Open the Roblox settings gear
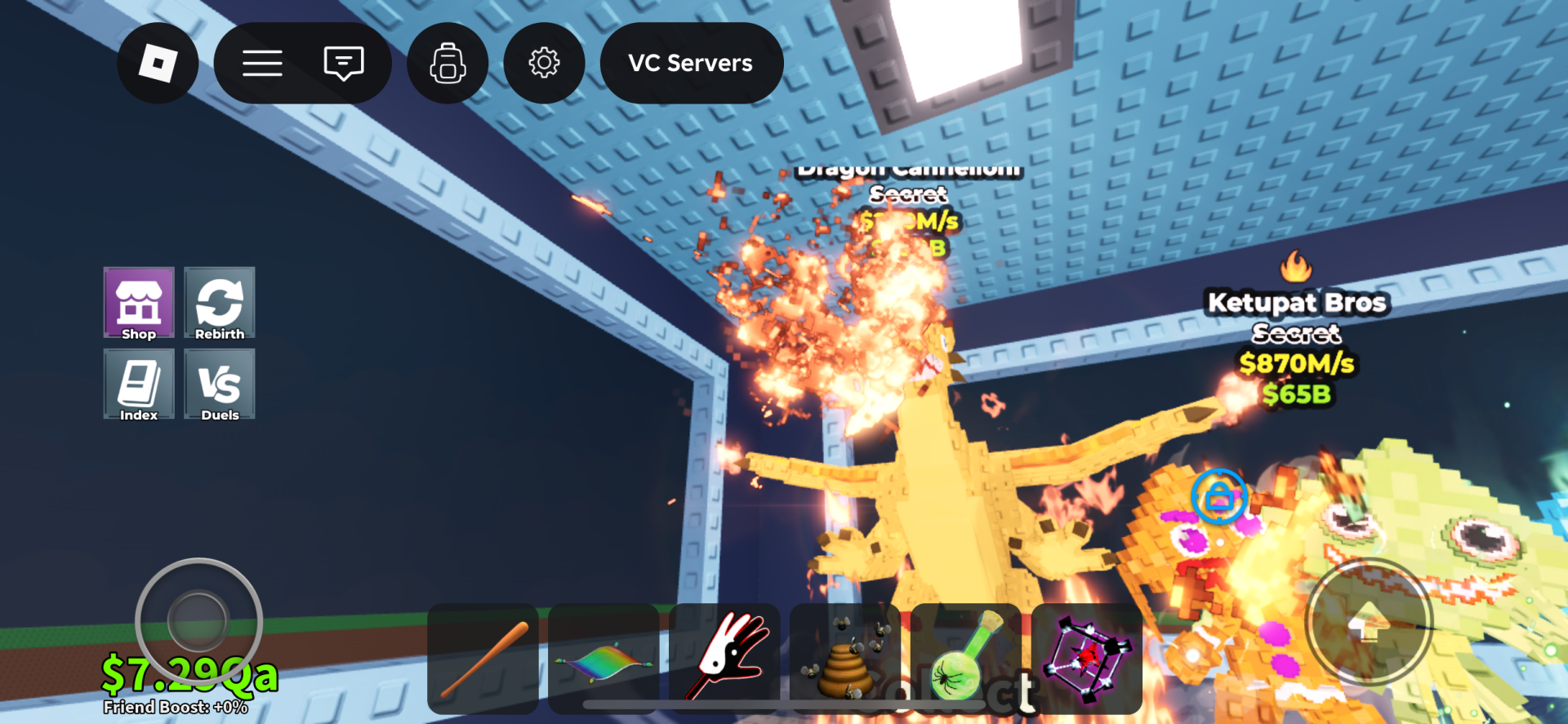This screenshot has width=1568, height=724. click(x=544, y=63)
